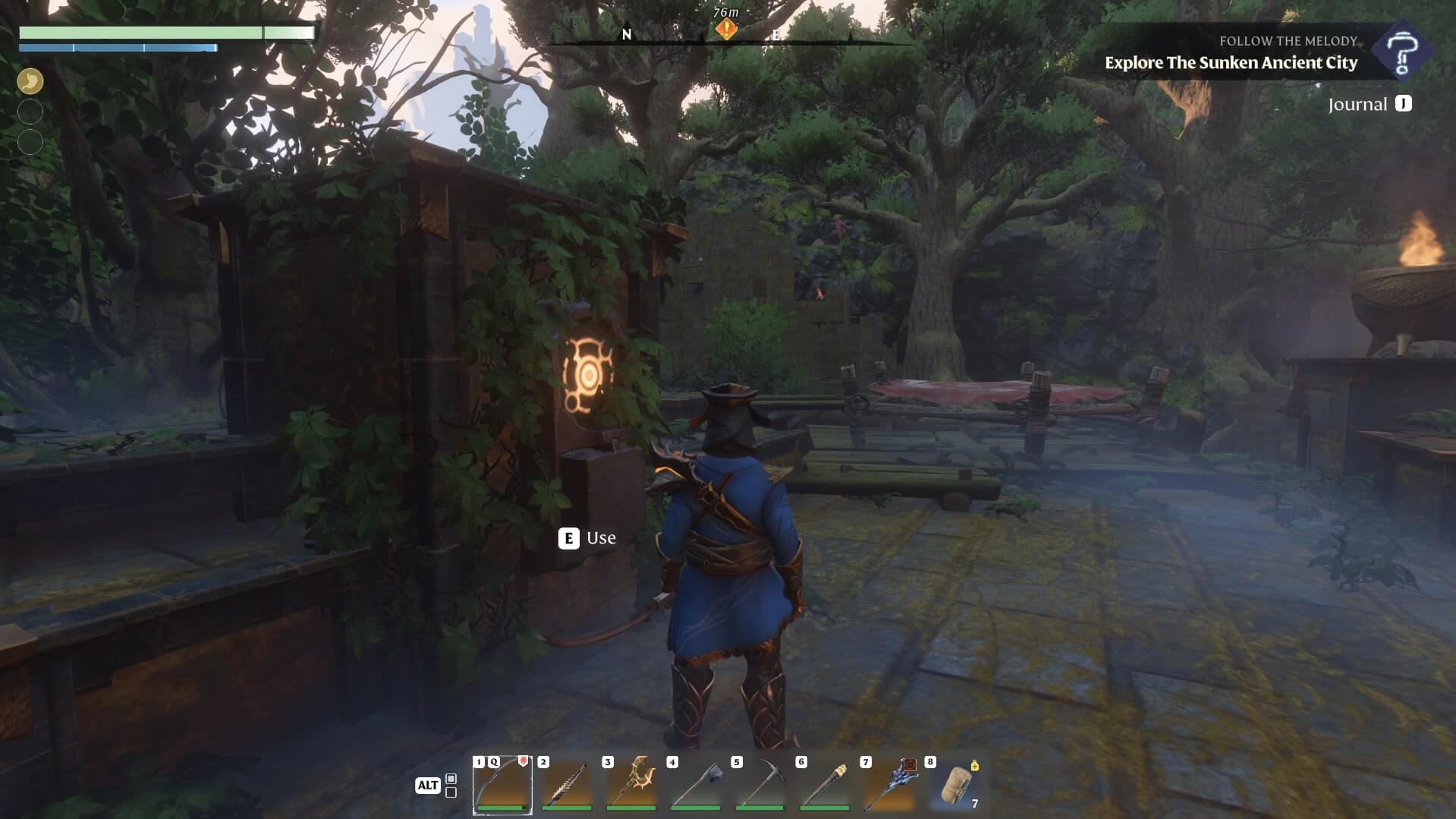
Task: Select the blue ornate staff in slot 7
Action: click(x=889, y=785)
